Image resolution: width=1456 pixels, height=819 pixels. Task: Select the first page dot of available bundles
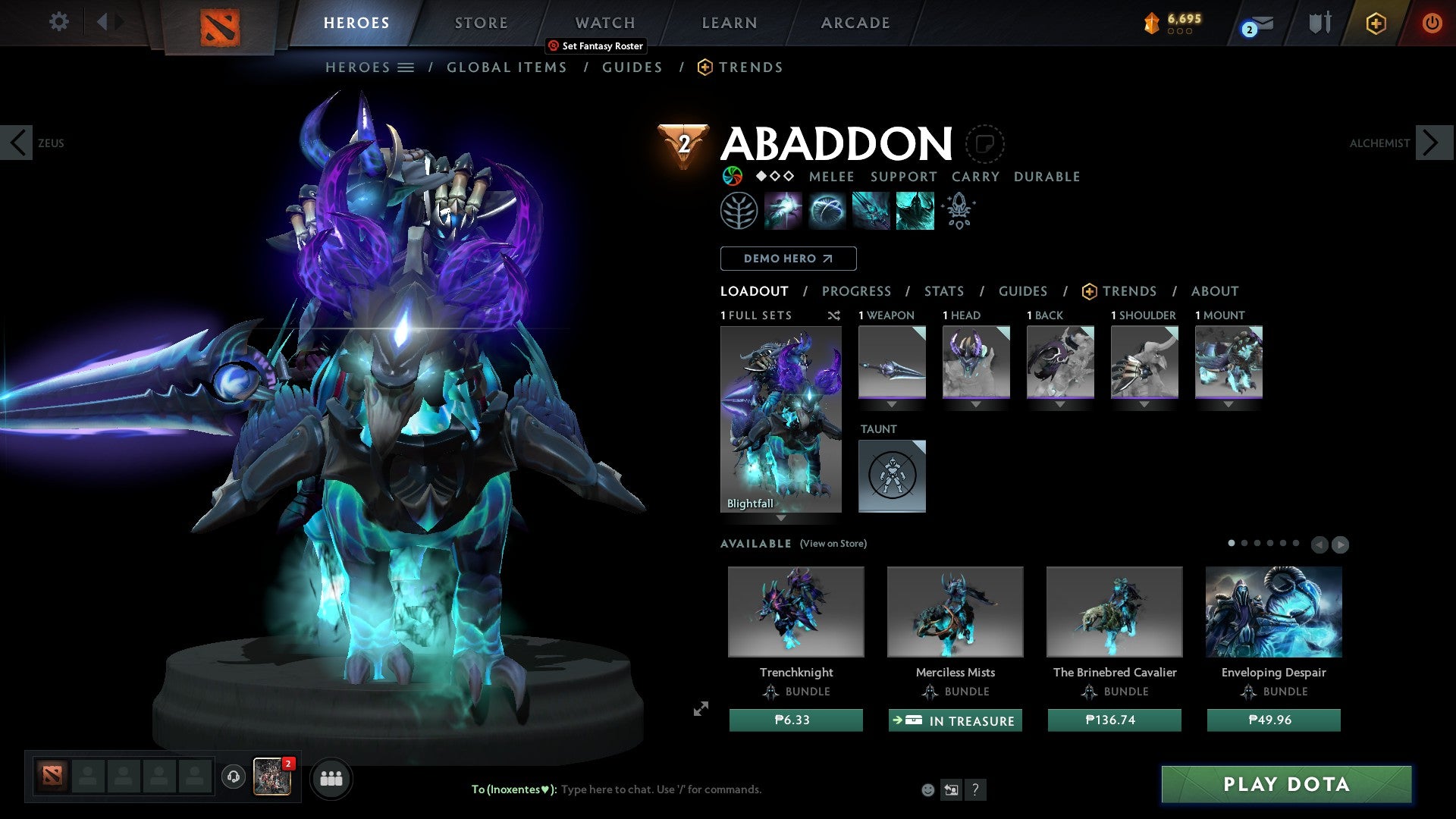click(1231, 543)
